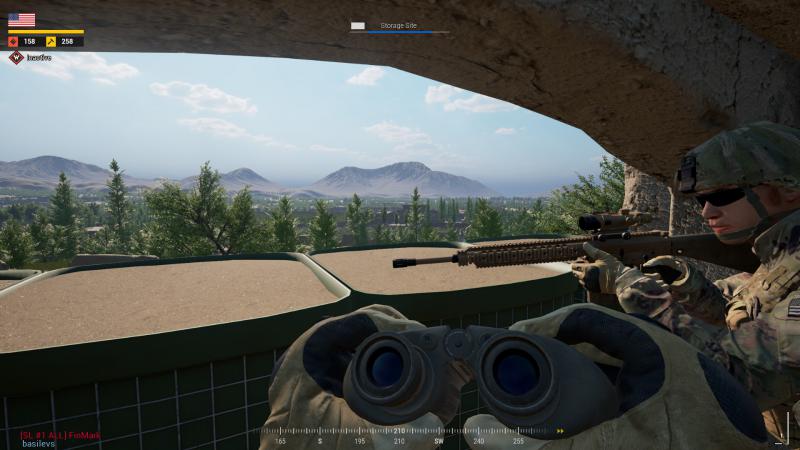The height and width of the screenshot is (450, 800).
Task: Click the inactive radio status icon
Action: tap(16, 58)
